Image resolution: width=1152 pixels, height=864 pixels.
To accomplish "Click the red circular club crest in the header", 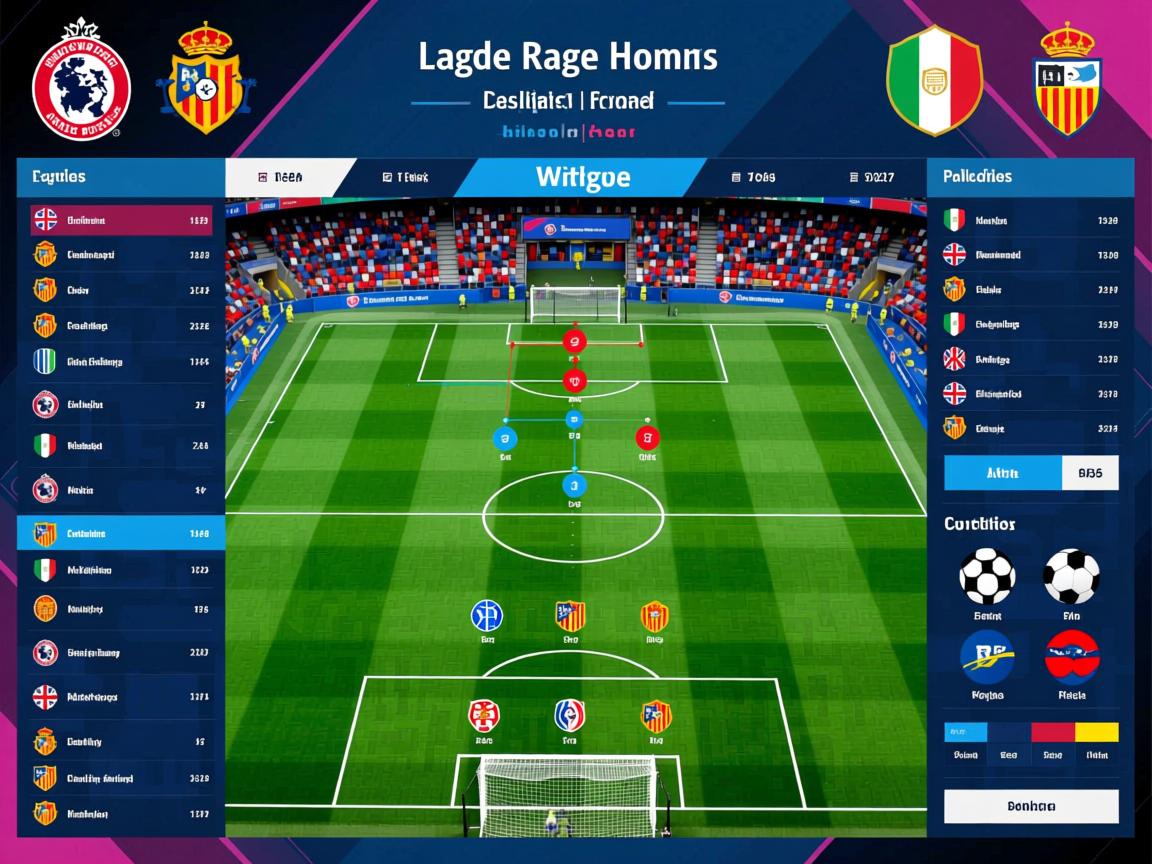I will point(82,78).
